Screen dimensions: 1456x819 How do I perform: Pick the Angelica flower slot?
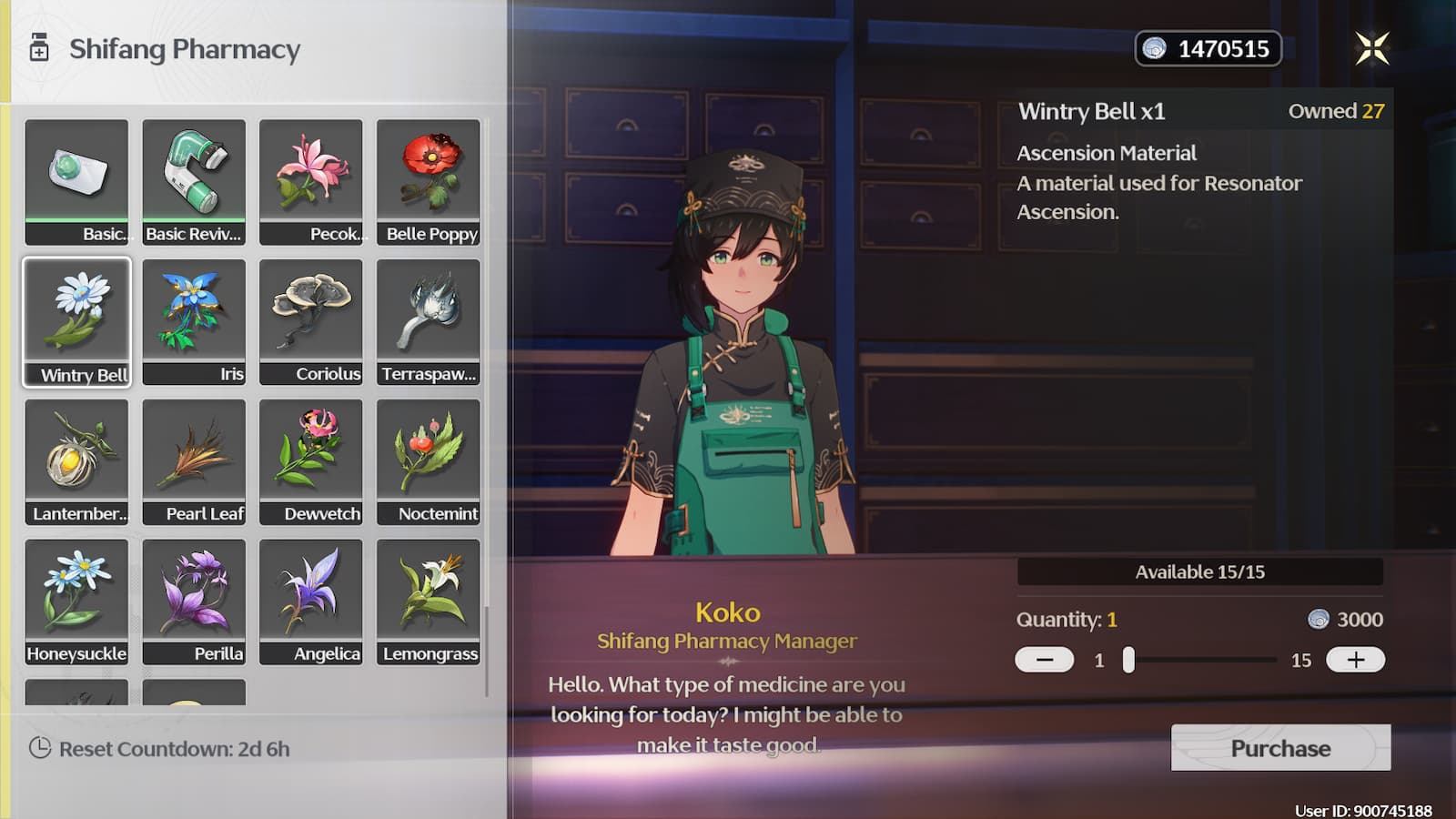click(x=311, y=602)
